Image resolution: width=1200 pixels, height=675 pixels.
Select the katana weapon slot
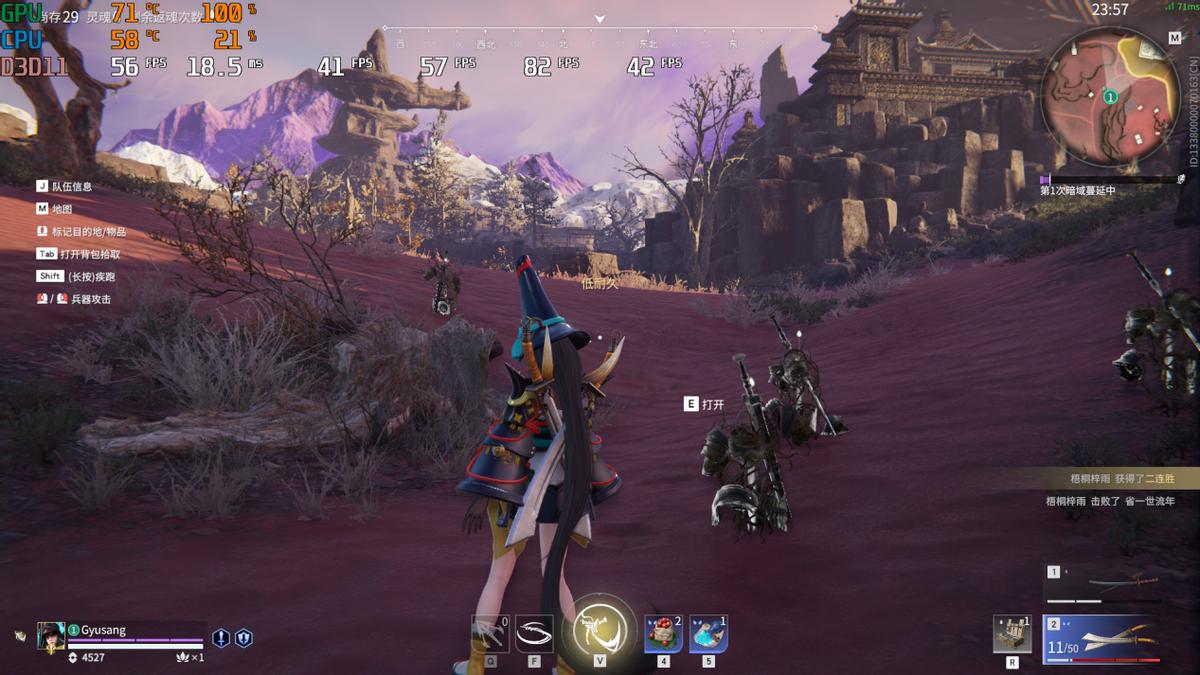1106,583
